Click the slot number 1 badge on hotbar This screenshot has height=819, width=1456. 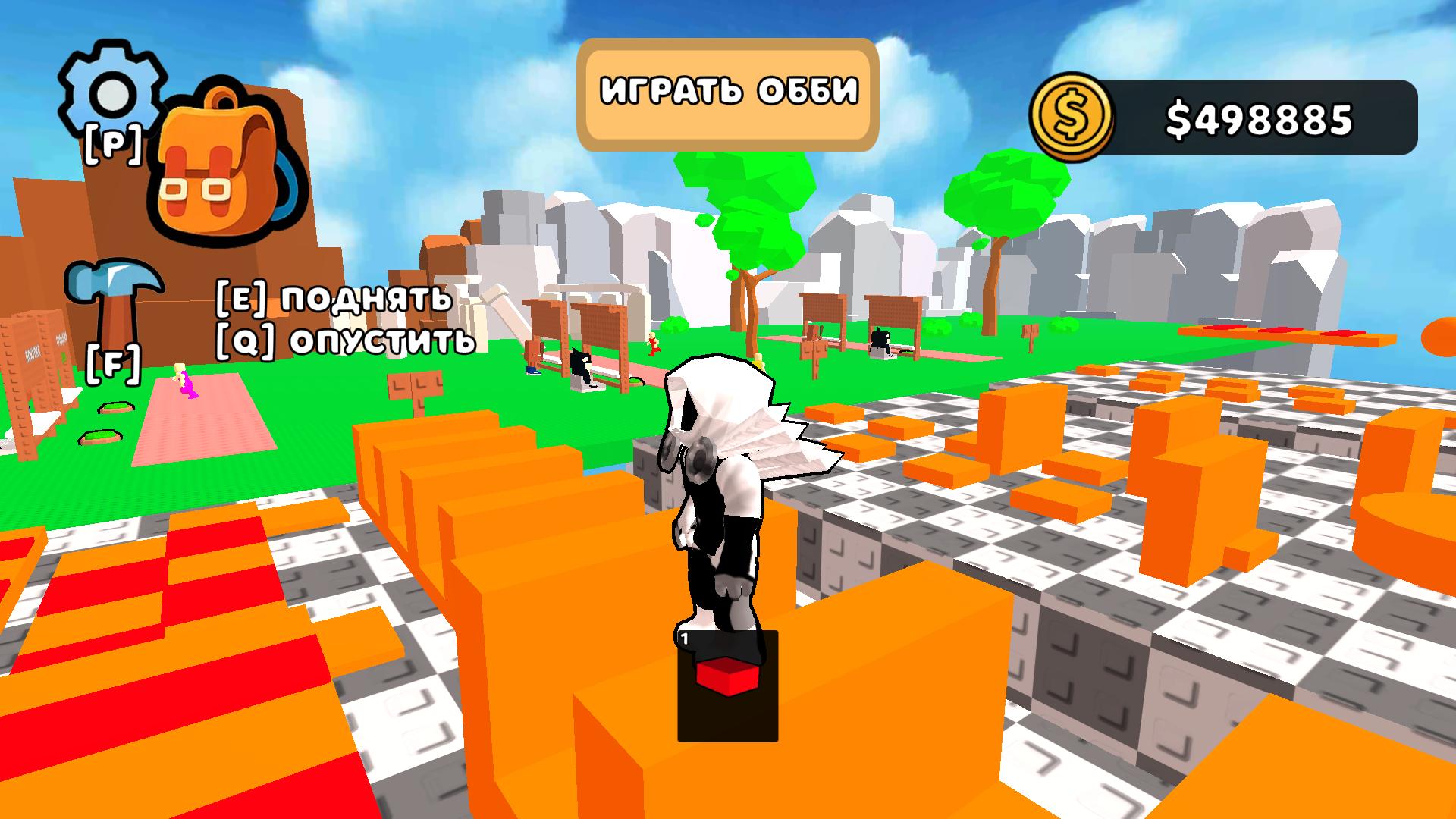[683, 639]
